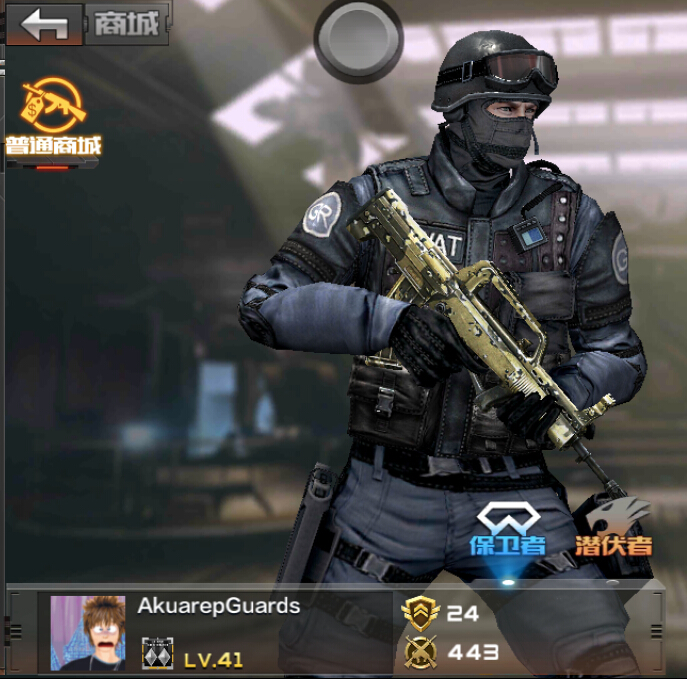Go back with the arrow button

pos(44,24)
